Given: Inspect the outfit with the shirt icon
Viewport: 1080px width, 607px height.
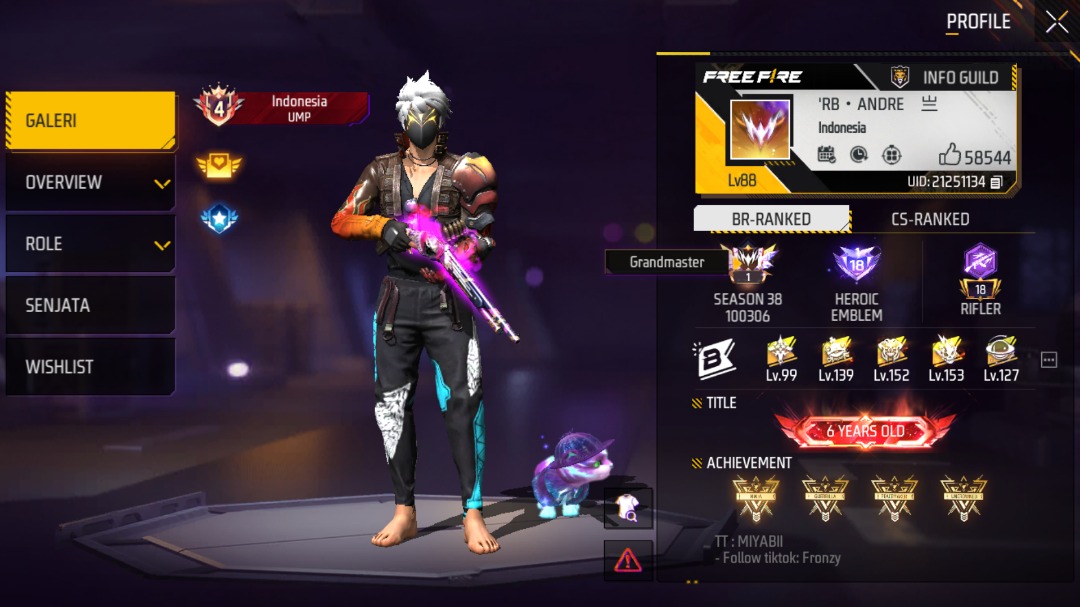Looking at the screenshot, I should coord(628,508).
